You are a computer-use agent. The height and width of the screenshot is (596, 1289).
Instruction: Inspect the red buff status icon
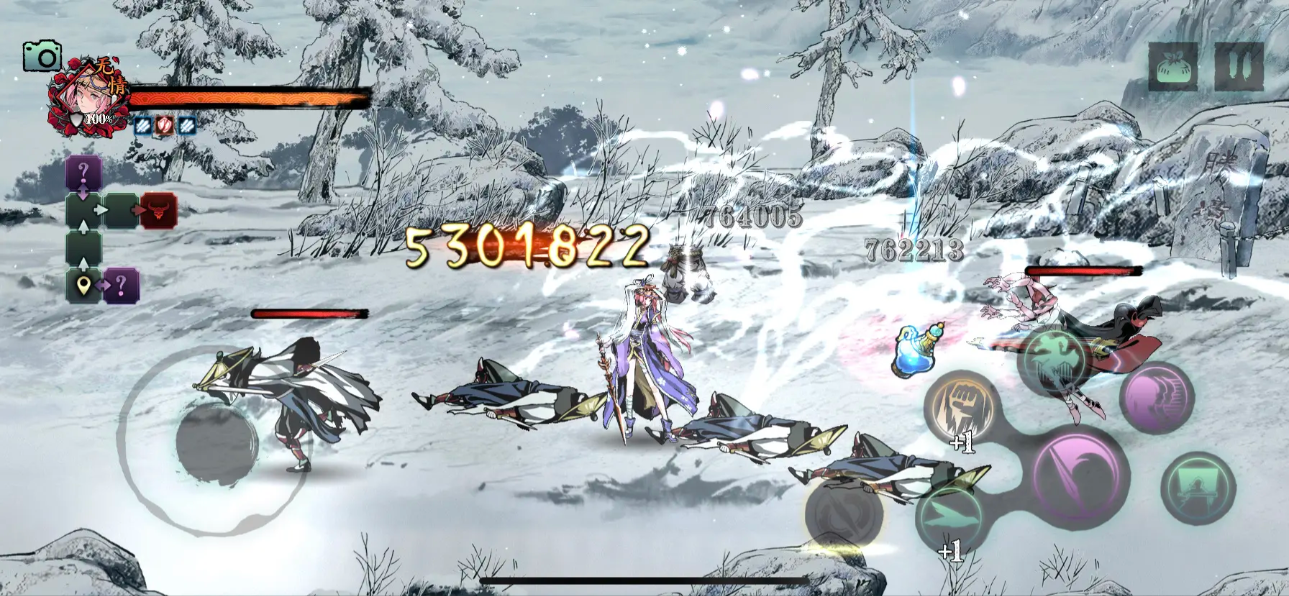pyautogui.click(x=164, y=126)
